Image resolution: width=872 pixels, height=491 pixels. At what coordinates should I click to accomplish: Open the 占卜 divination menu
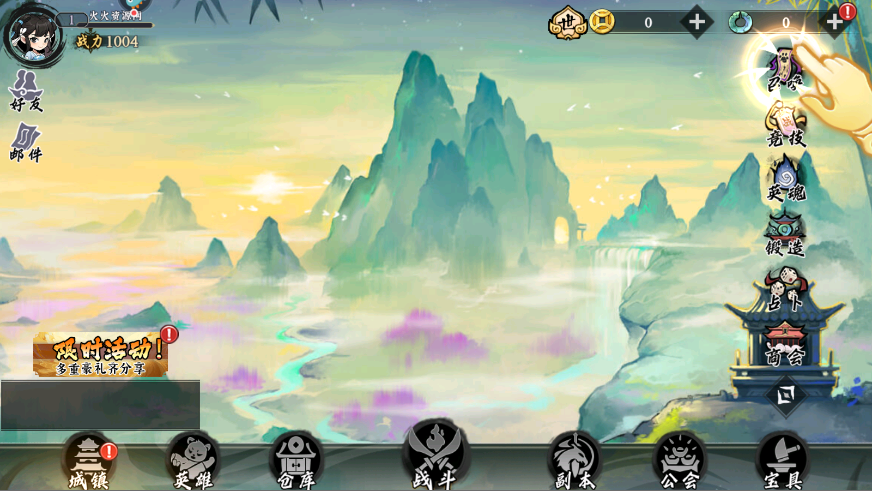tap(785, 289)
